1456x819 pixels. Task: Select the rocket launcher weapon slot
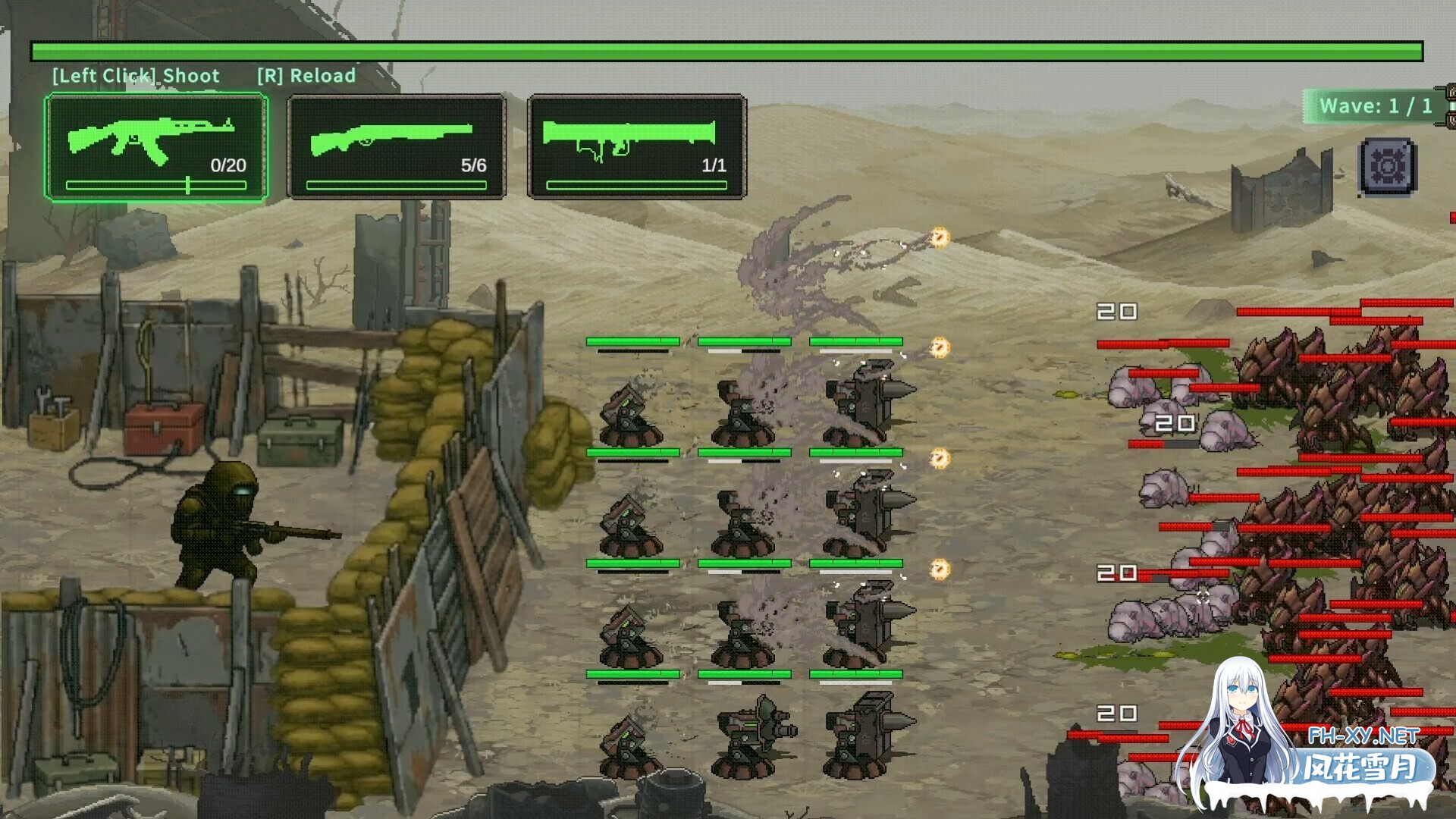pos(637,144)
